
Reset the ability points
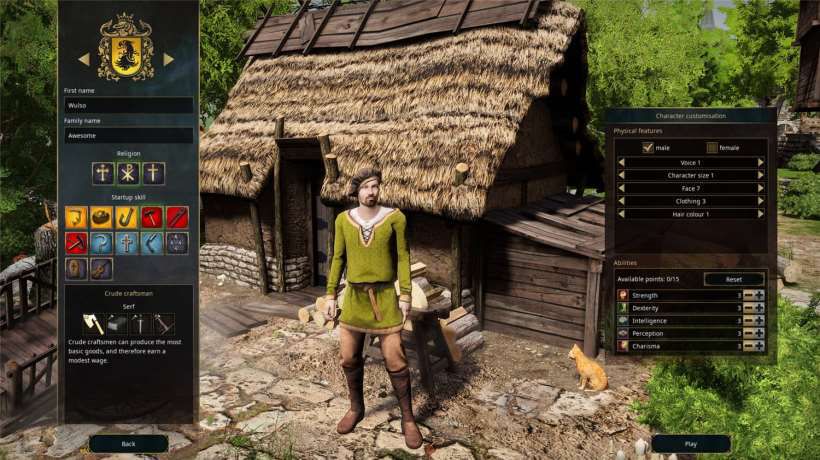tap(734, 279)
